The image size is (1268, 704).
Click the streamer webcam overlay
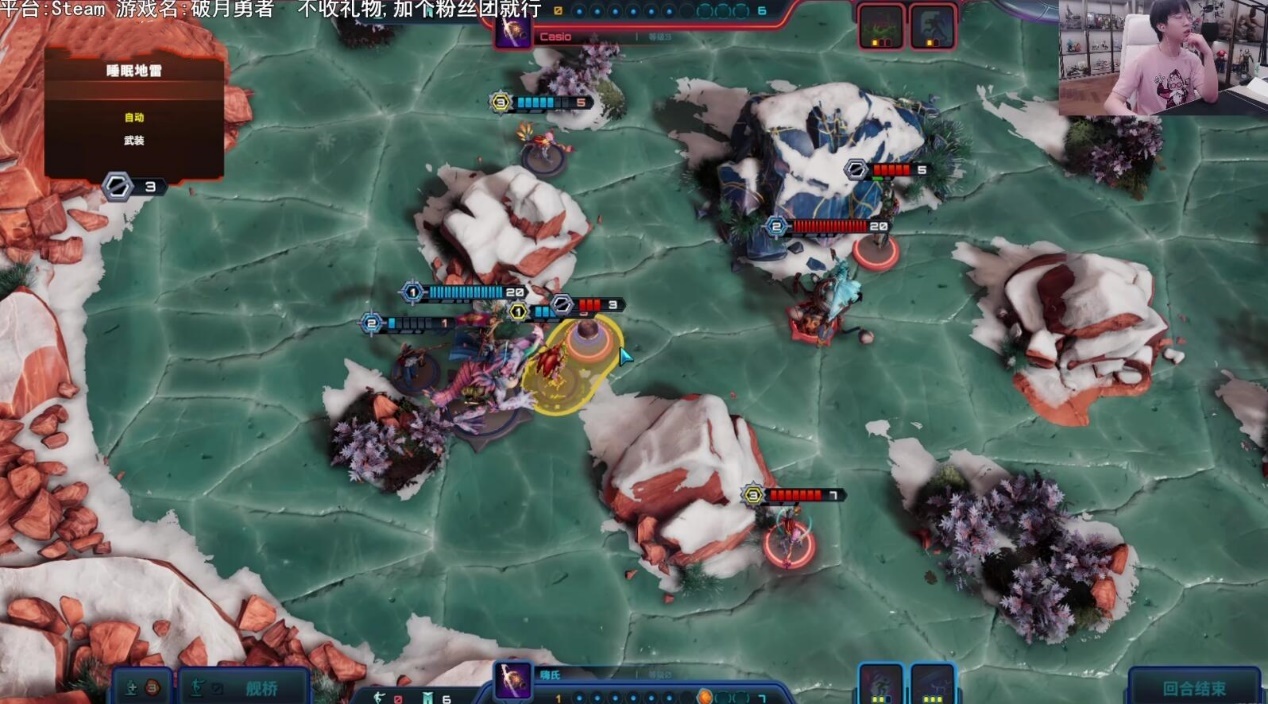click(x=1162, y=56)
